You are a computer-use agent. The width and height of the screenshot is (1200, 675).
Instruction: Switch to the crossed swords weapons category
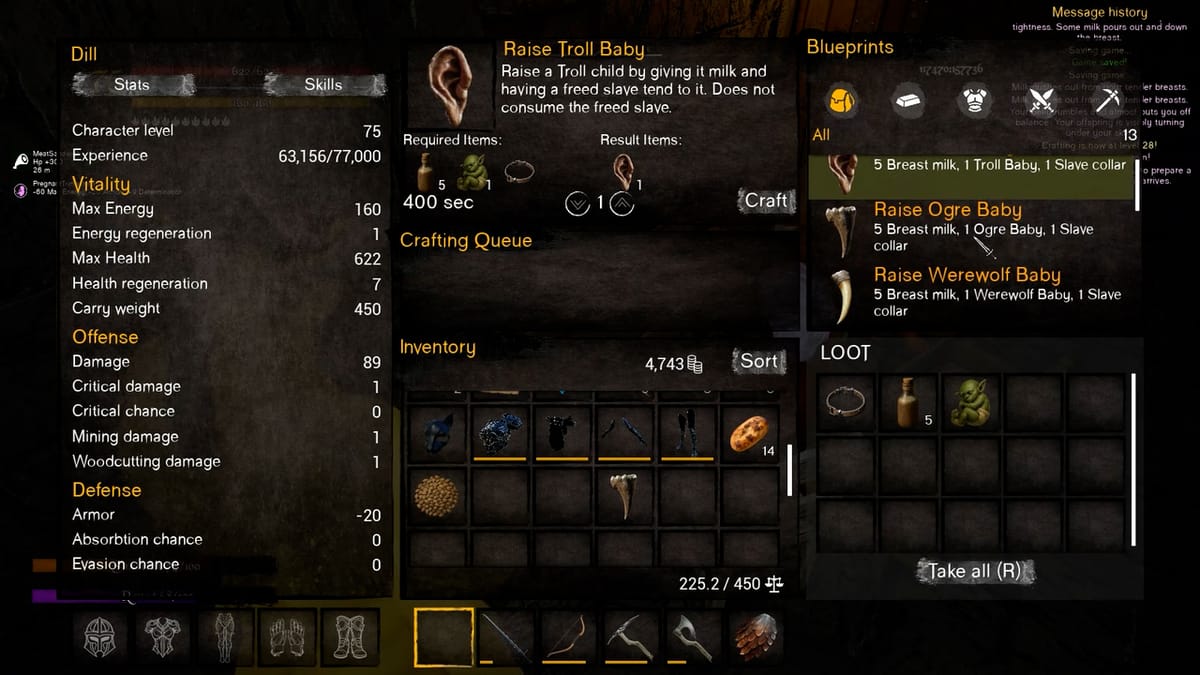pyautogui.click(x=1042, y=100)
